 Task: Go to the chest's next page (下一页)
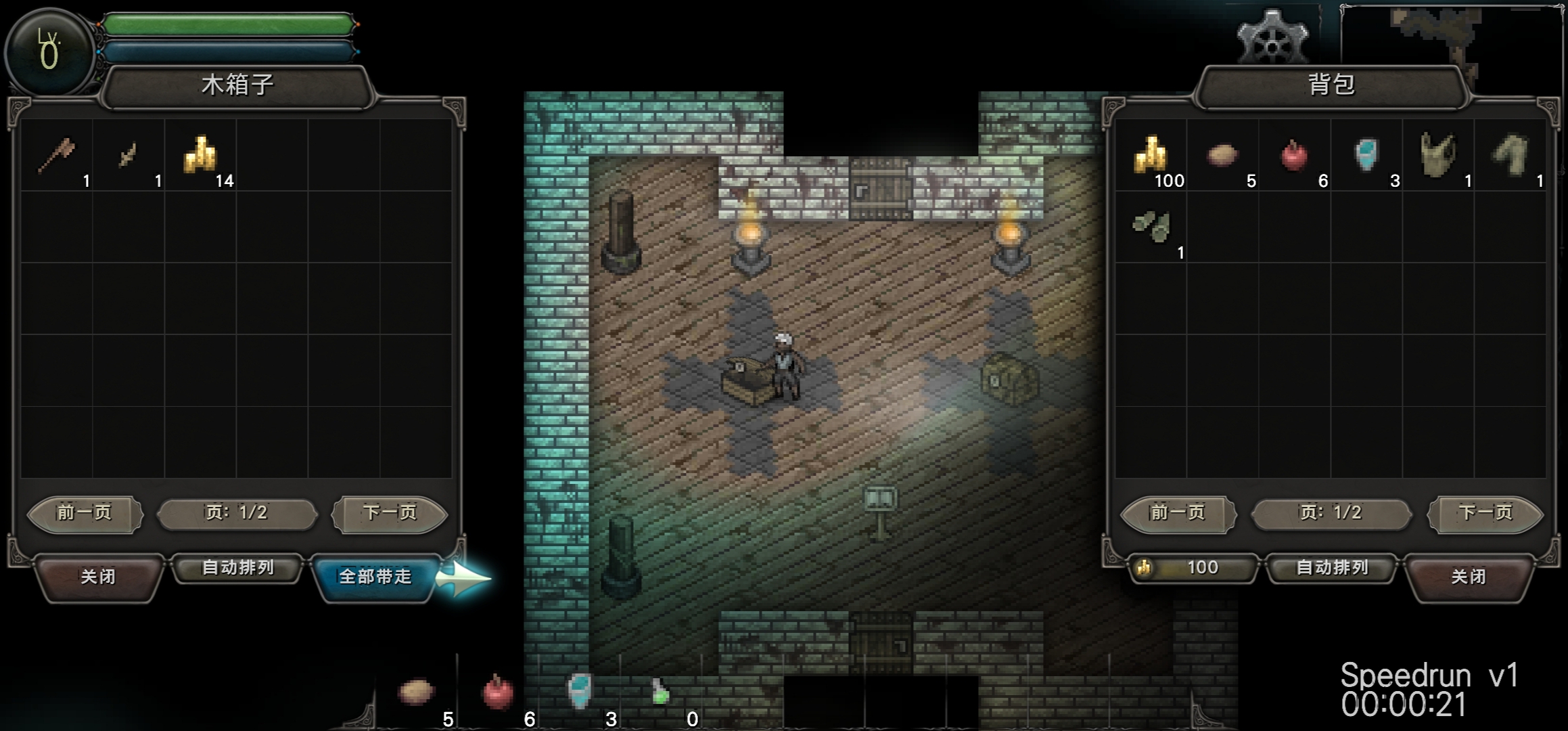390,512
